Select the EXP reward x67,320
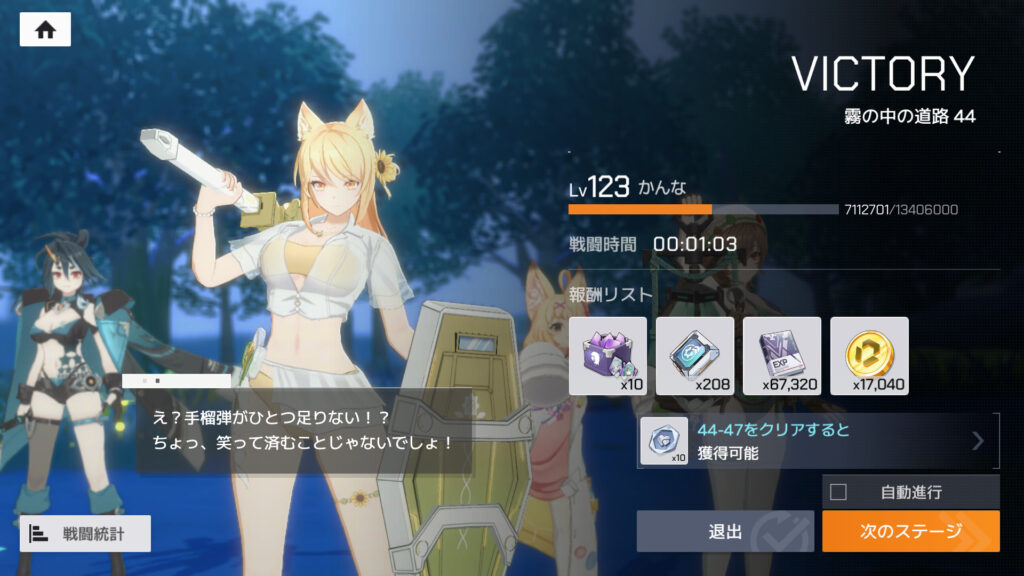Viewport: 1024px width, 576px height. coord(782,355)
